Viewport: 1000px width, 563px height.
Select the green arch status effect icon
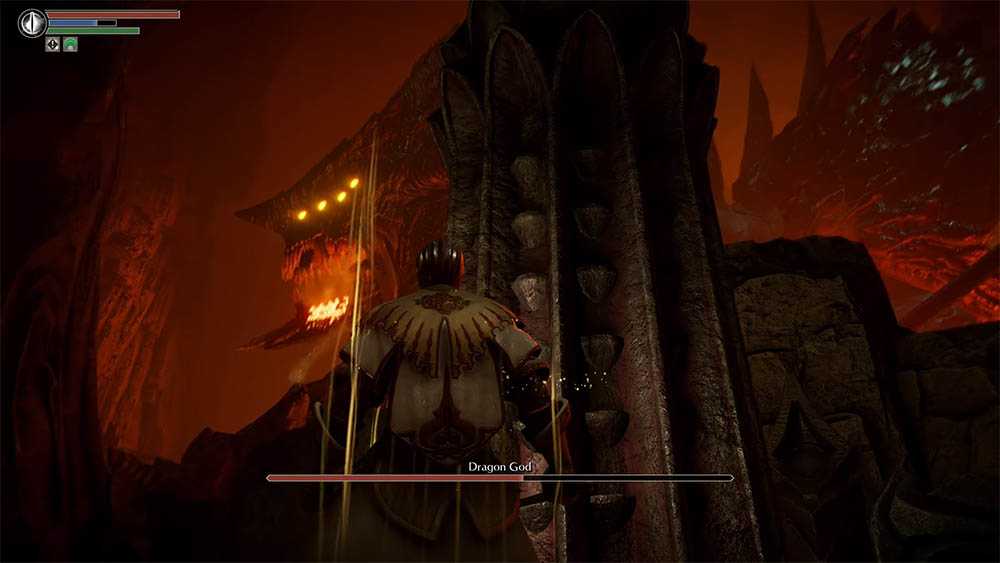[70, 44]
